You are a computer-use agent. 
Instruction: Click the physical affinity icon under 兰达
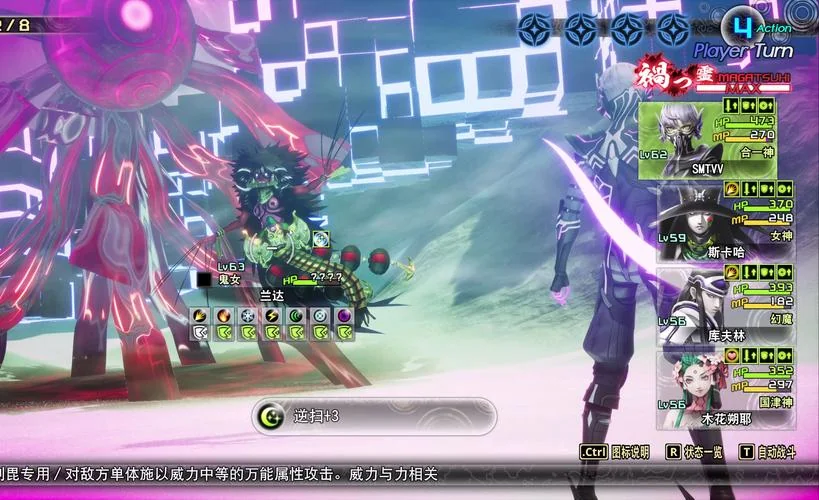tap(201, 315)
